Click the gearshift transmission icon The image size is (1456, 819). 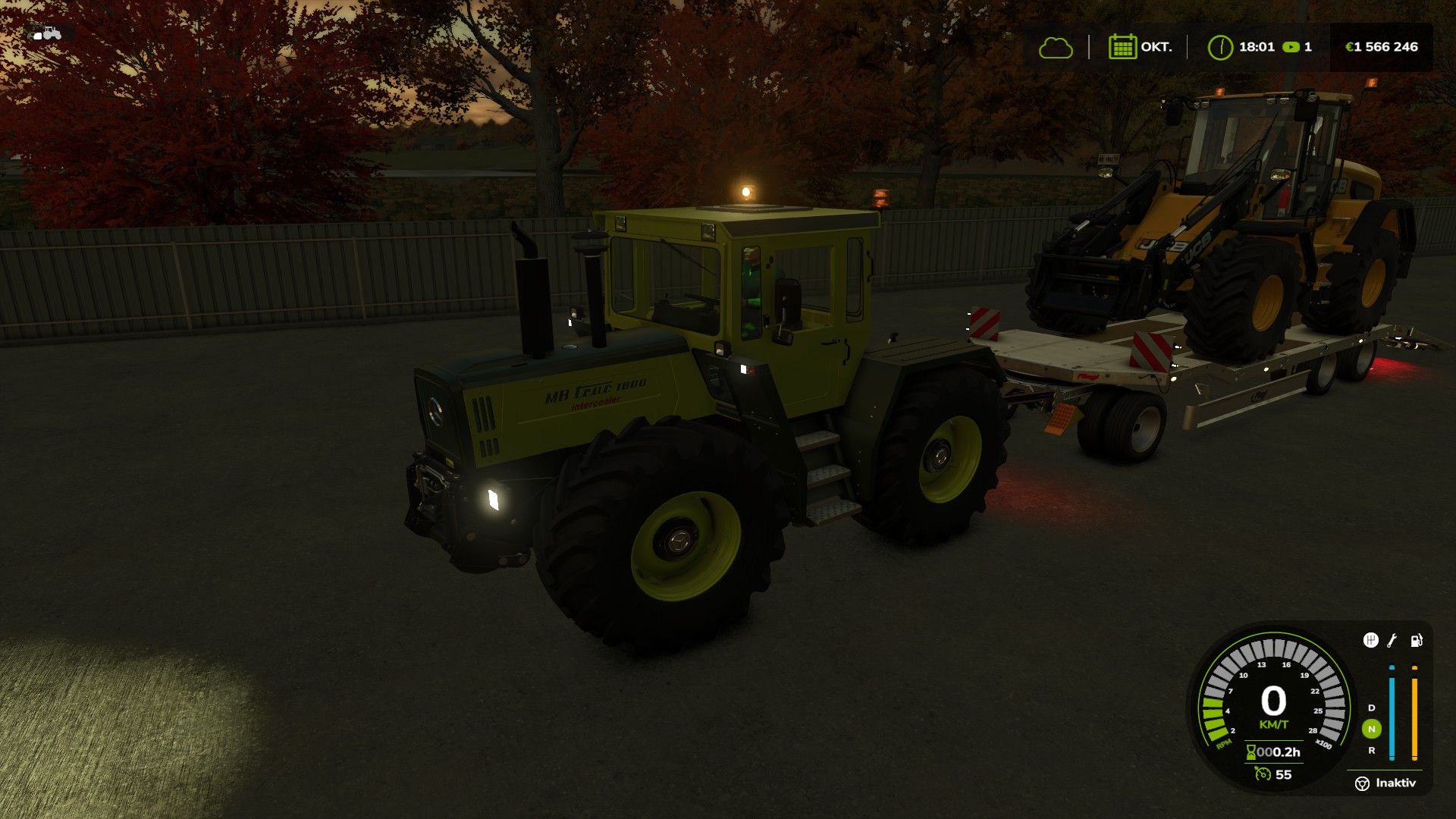pos(1370,641)
